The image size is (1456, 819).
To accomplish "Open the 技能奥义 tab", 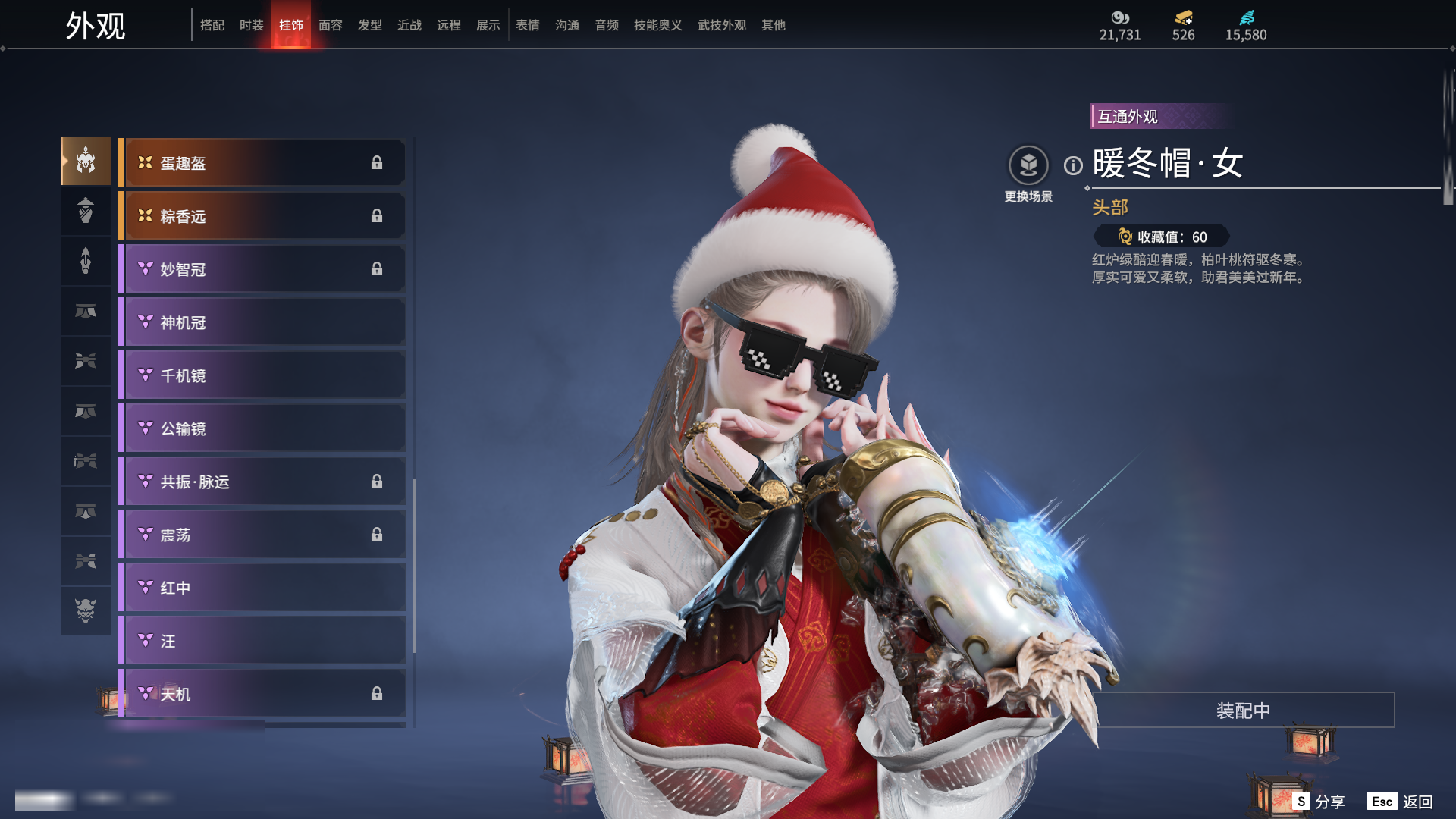I will coord(657,25).
